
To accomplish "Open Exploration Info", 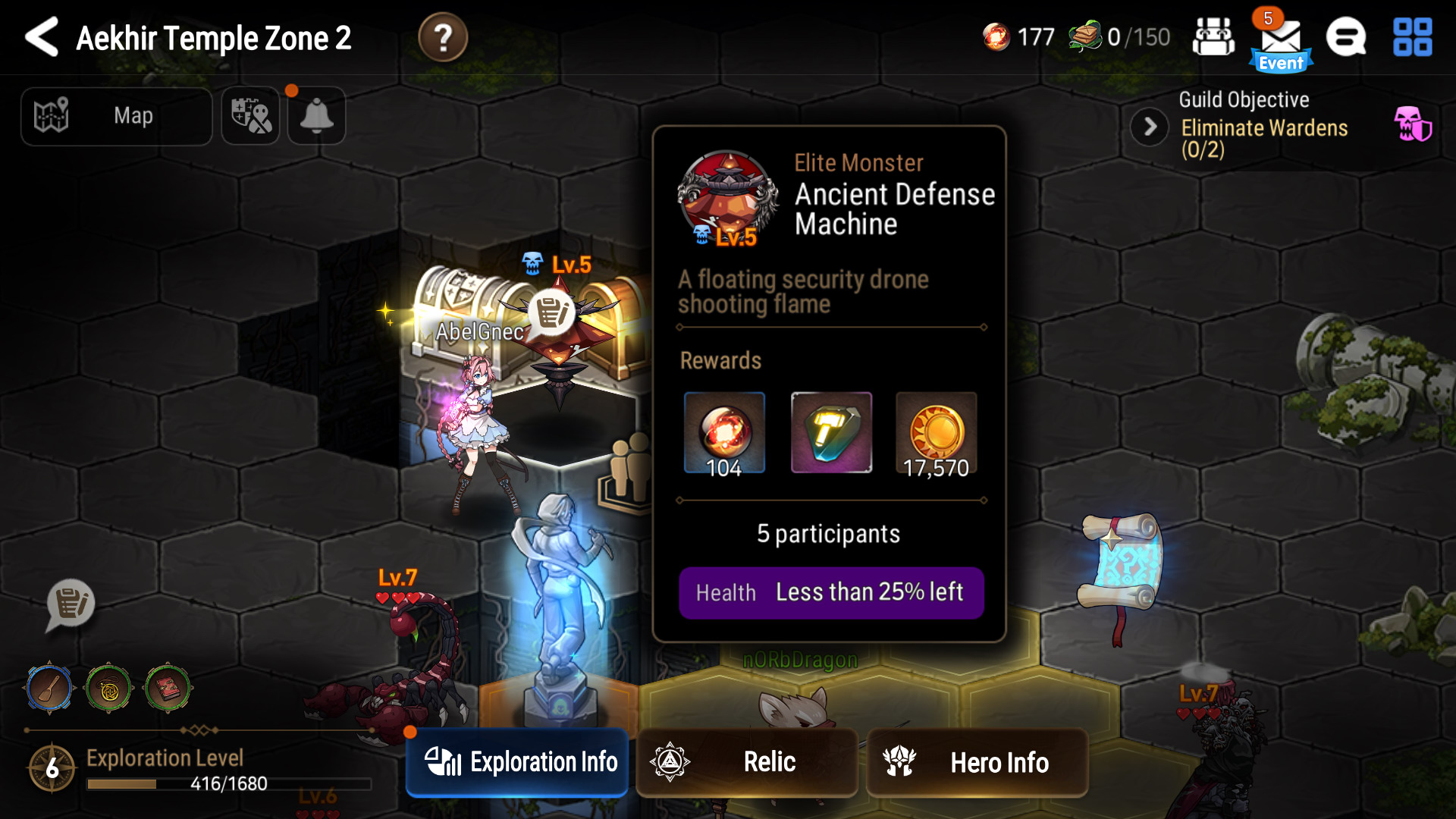I will (518, 762).
